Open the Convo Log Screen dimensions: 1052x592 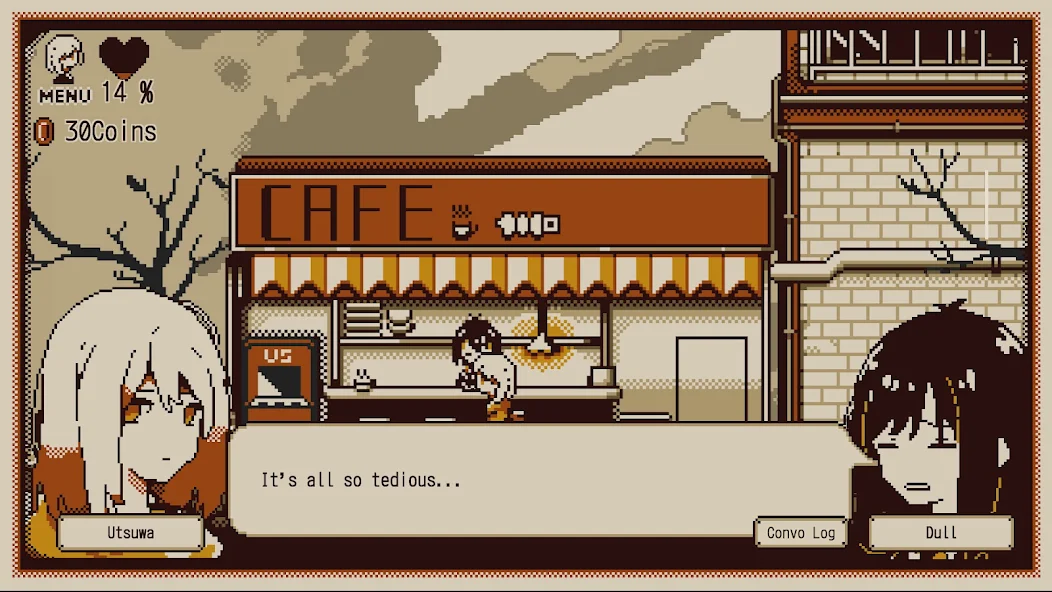click(x=800, y=533)
